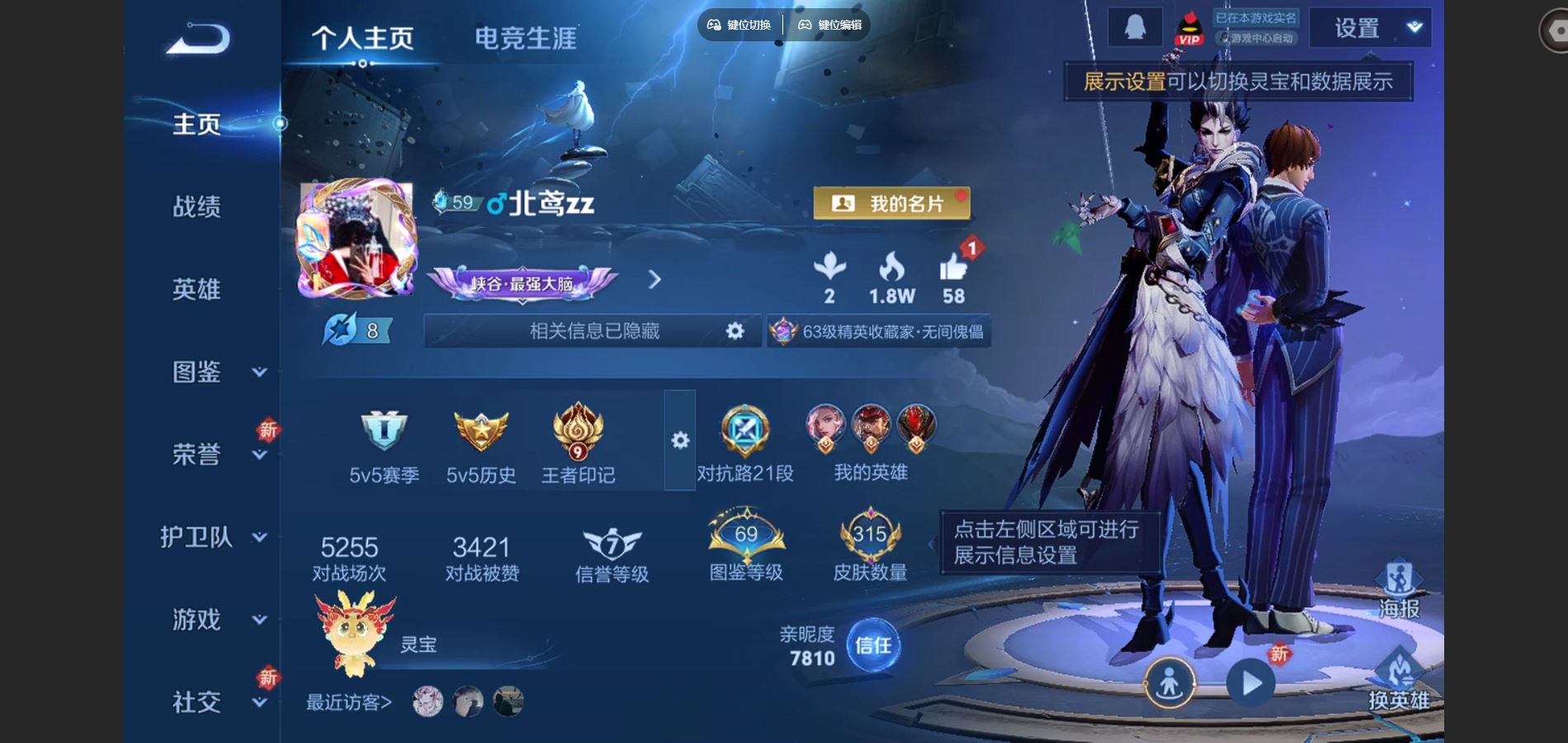Image resolution: width=1568 pixels, height=743 pixels.
Task: Expand the 图鉴 menu entry
Action: 216,371
